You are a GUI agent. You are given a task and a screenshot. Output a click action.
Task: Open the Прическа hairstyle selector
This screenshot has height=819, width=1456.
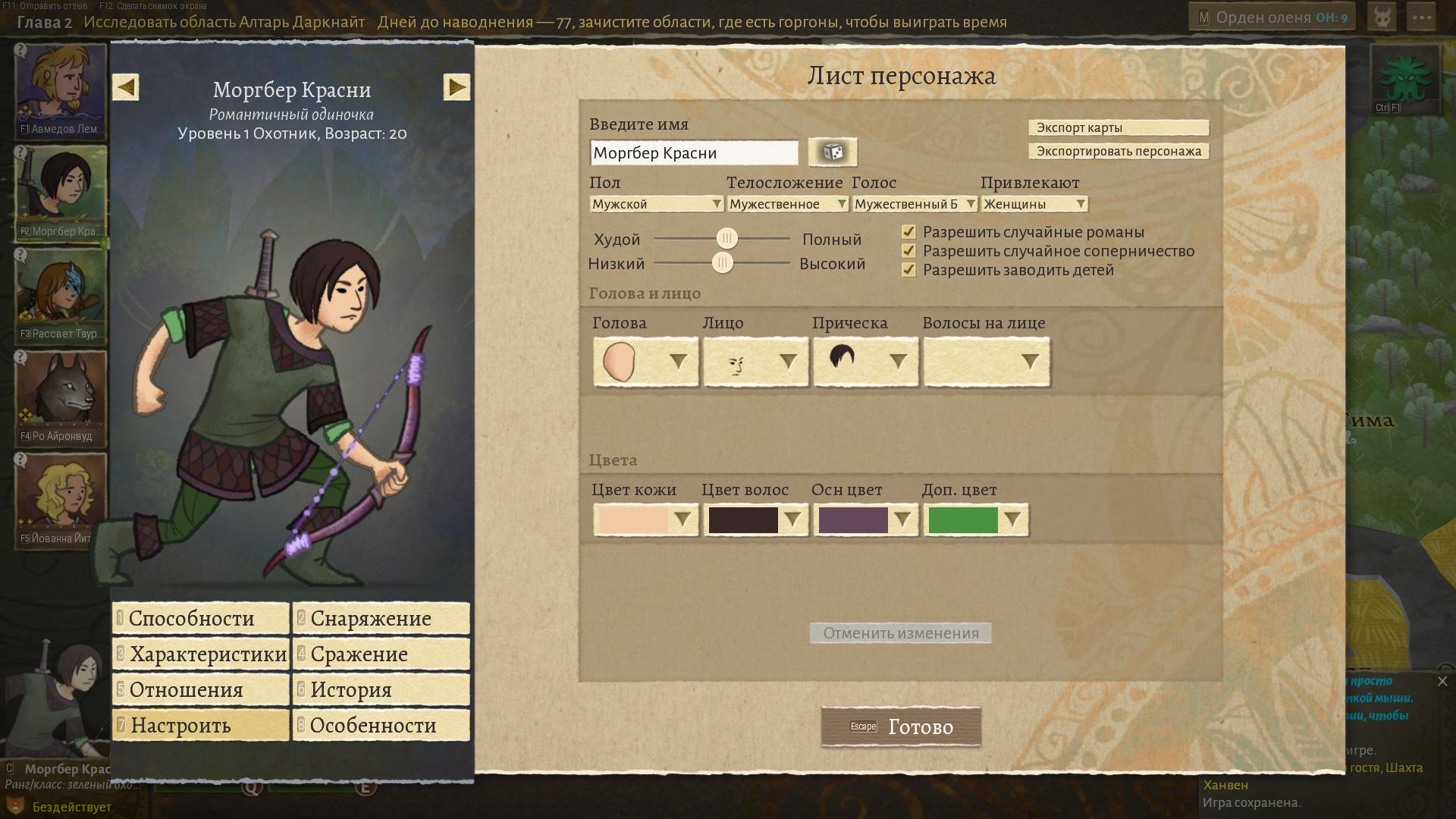point(865,362)
